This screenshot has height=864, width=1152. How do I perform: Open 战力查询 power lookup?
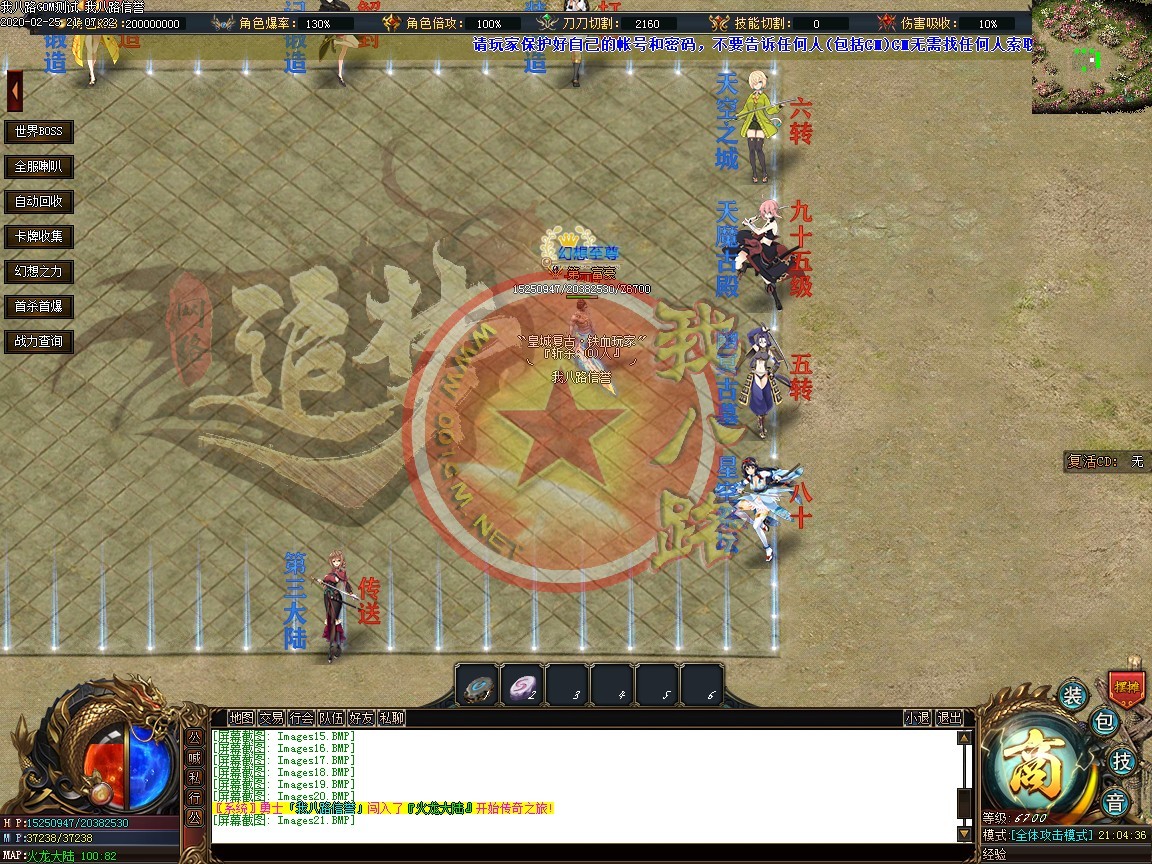pyautogui.click(x=39, y=342)
